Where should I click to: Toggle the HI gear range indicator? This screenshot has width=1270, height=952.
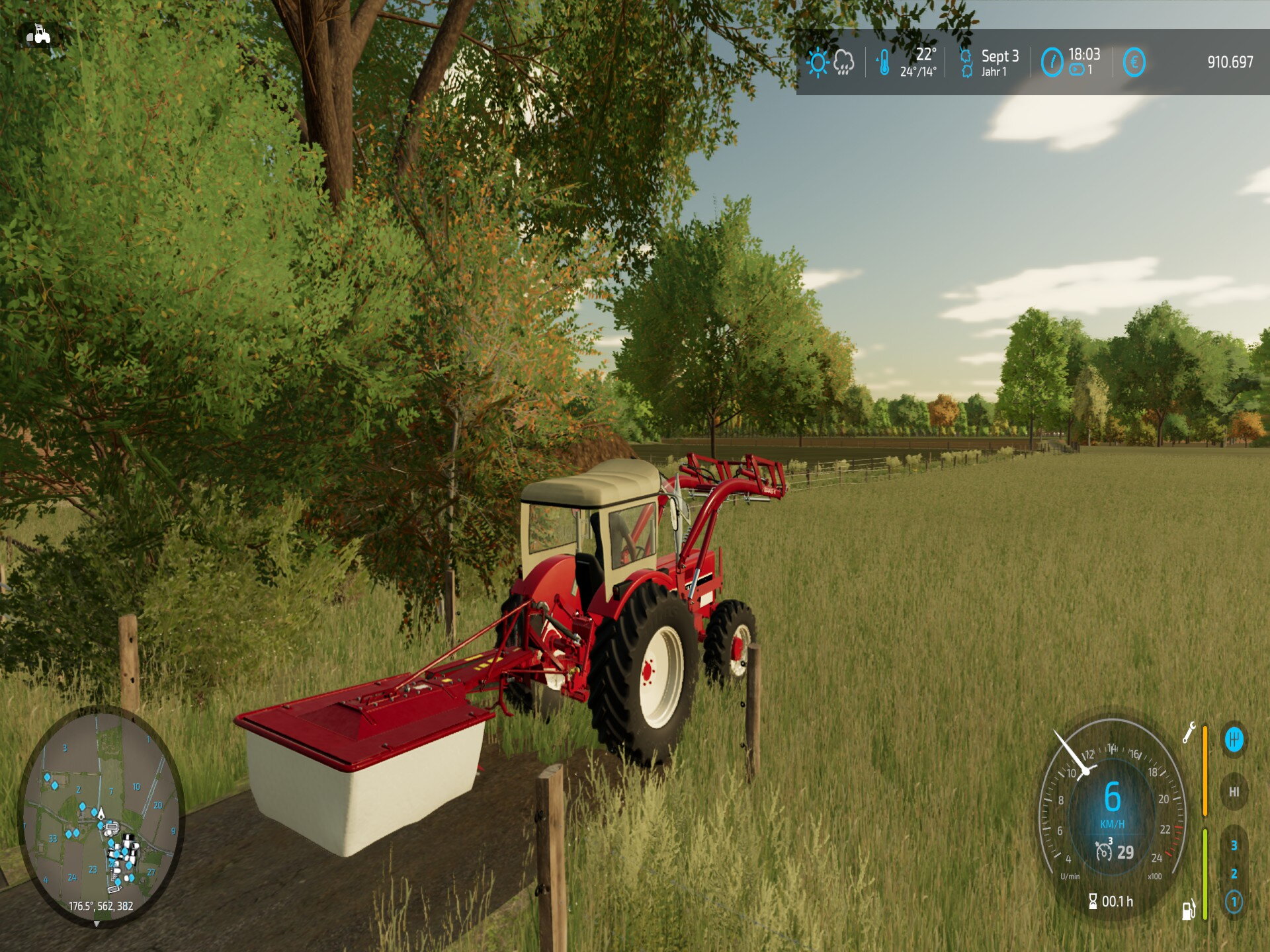1234,791
